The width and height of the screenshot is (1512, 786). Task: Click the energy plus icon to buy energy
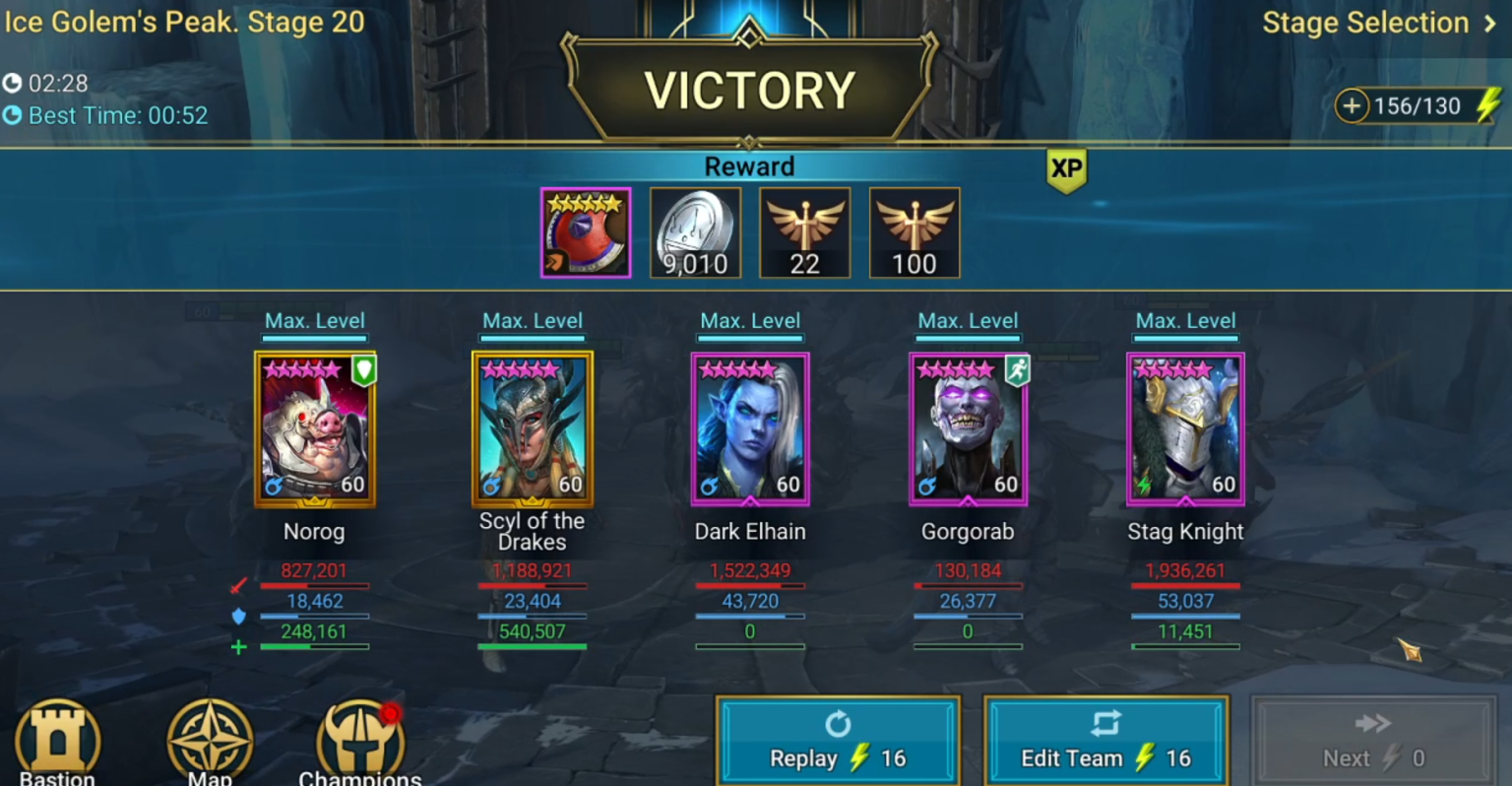click(x=1353, y=105)
